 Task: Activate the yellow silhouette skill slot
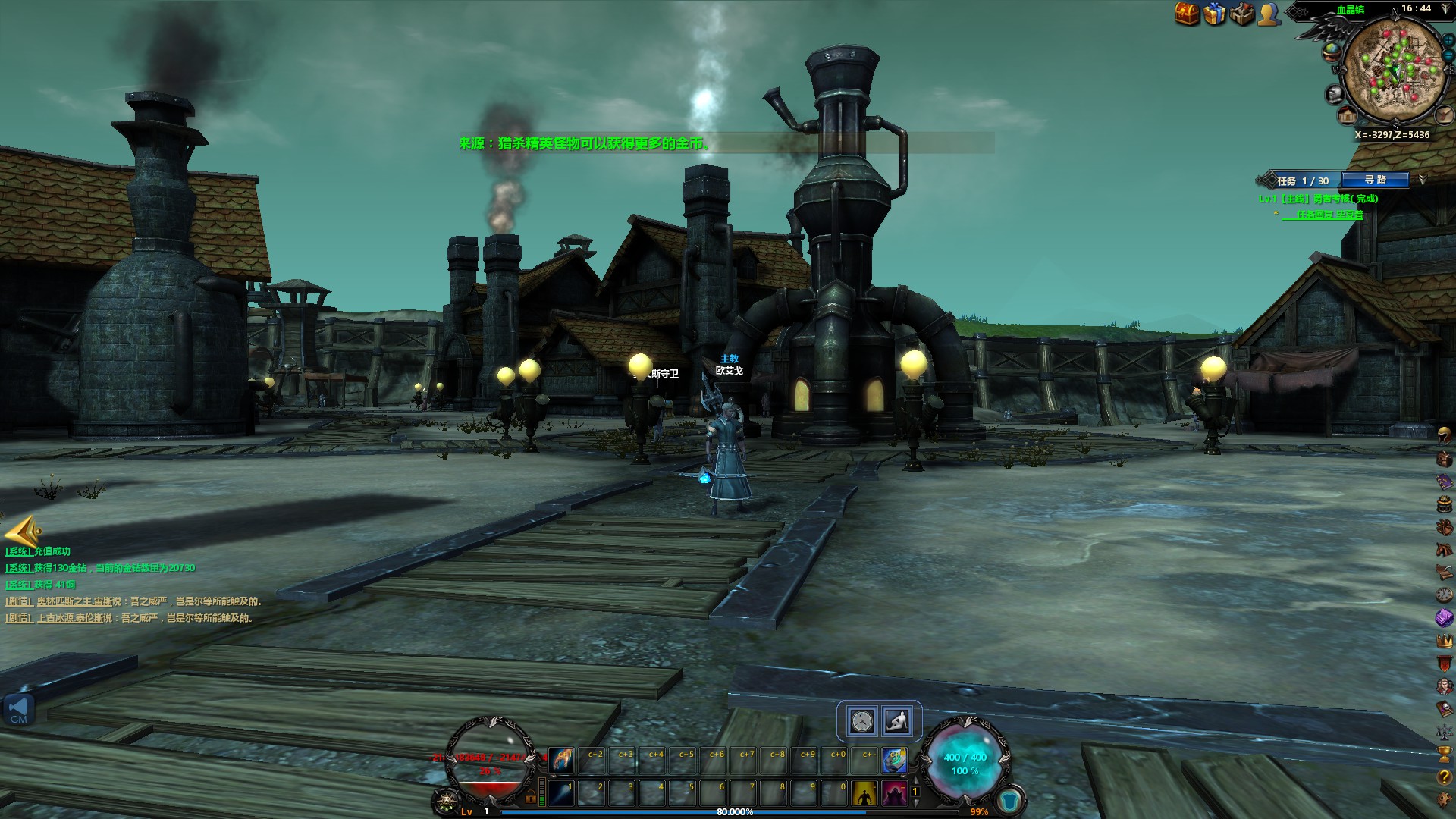864,793
